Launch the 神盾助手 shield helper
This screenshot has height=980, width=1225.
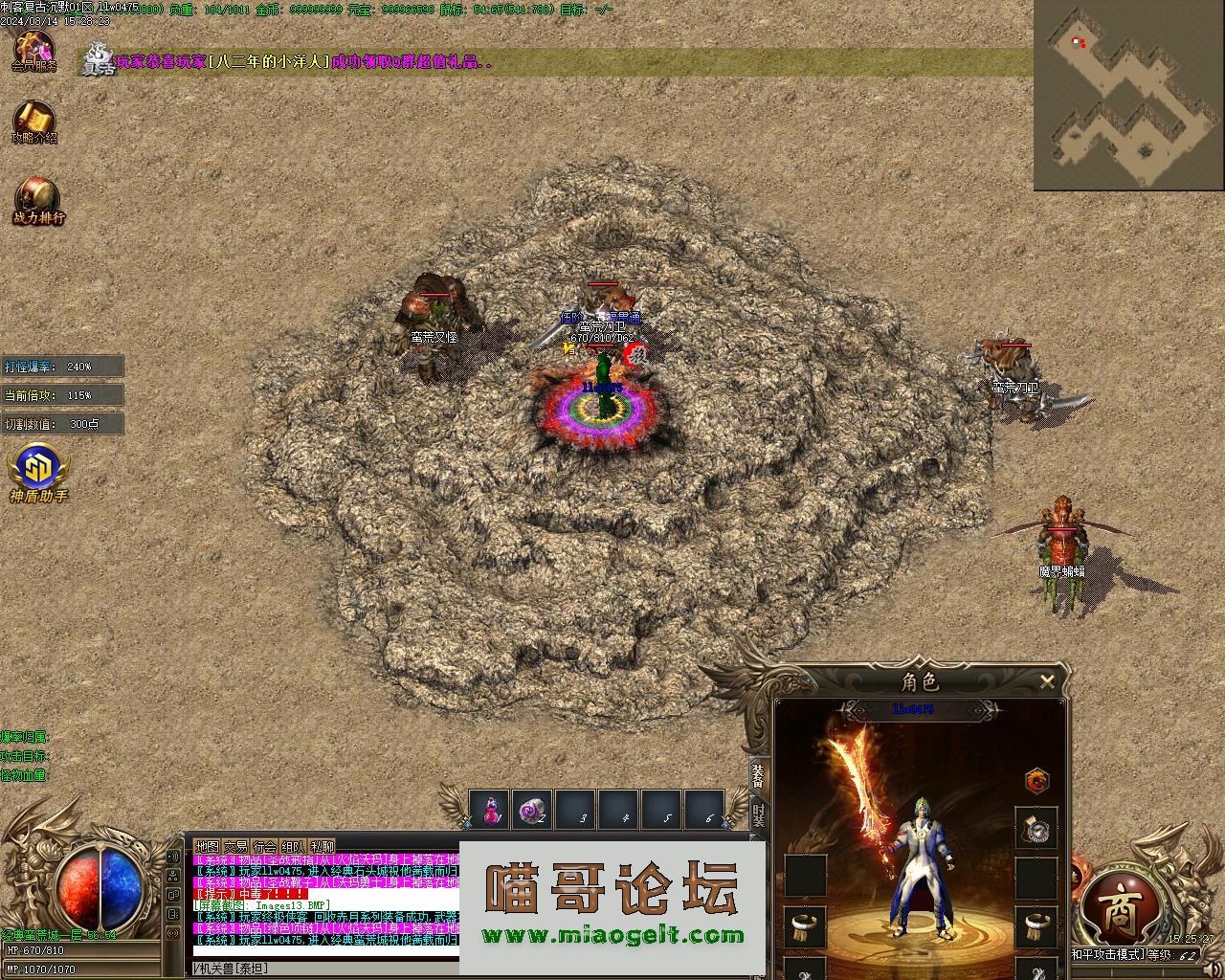point(38,473)
